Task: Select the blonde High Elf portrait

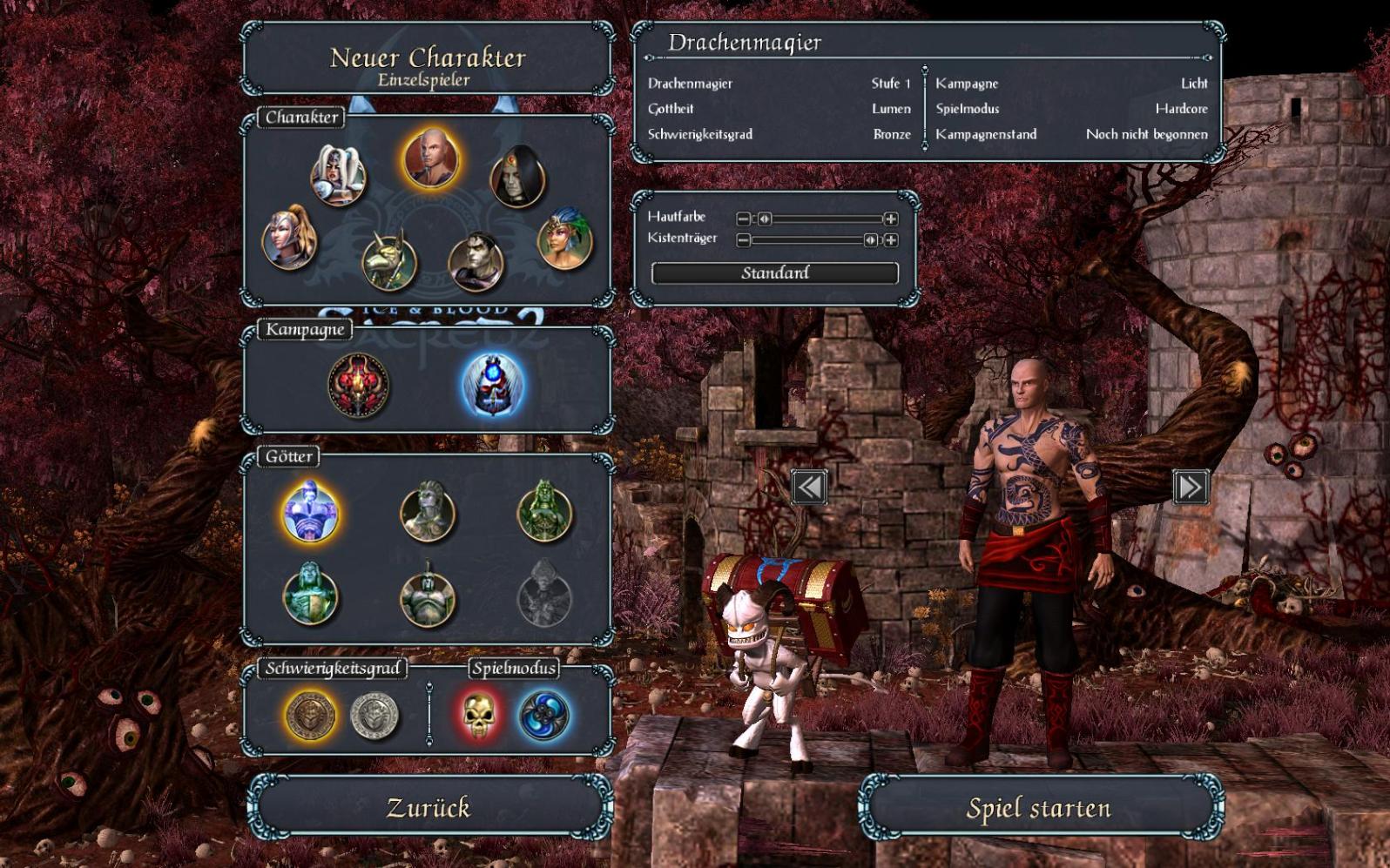Action: tap(289, 237)
